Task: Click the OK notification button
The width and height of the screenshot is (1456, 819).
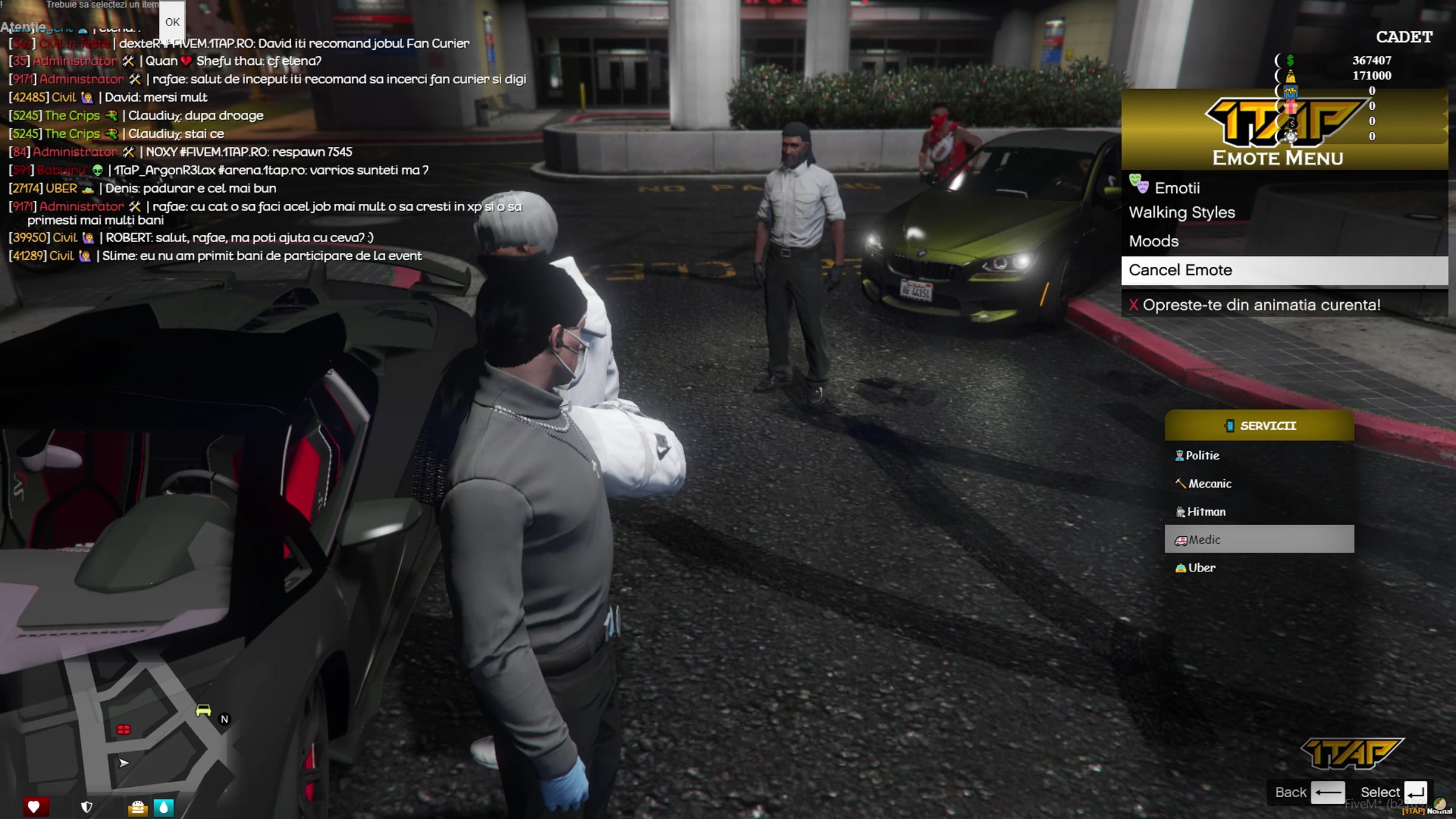Action: tap(172, 22)
